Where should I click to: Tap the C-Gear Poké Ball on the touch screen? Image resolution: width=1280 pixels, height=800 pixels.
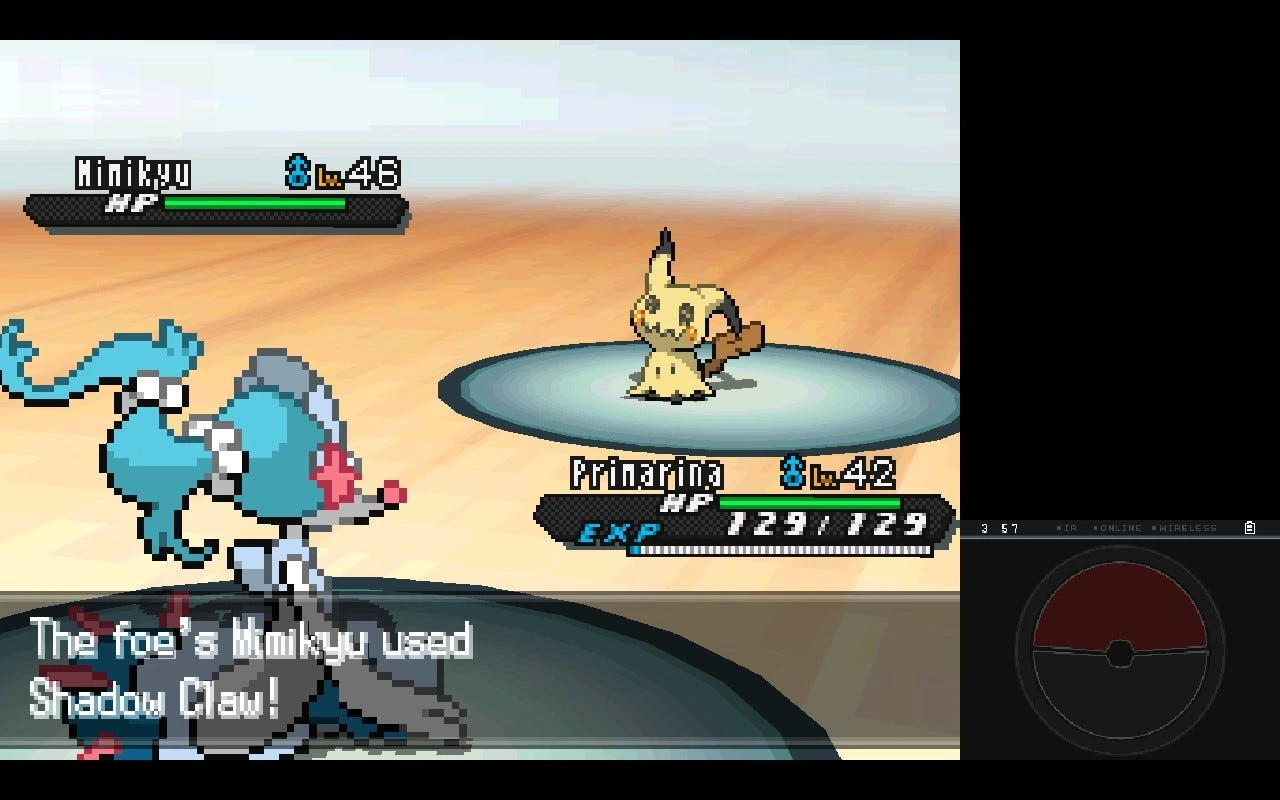(x=1120, y=650)
